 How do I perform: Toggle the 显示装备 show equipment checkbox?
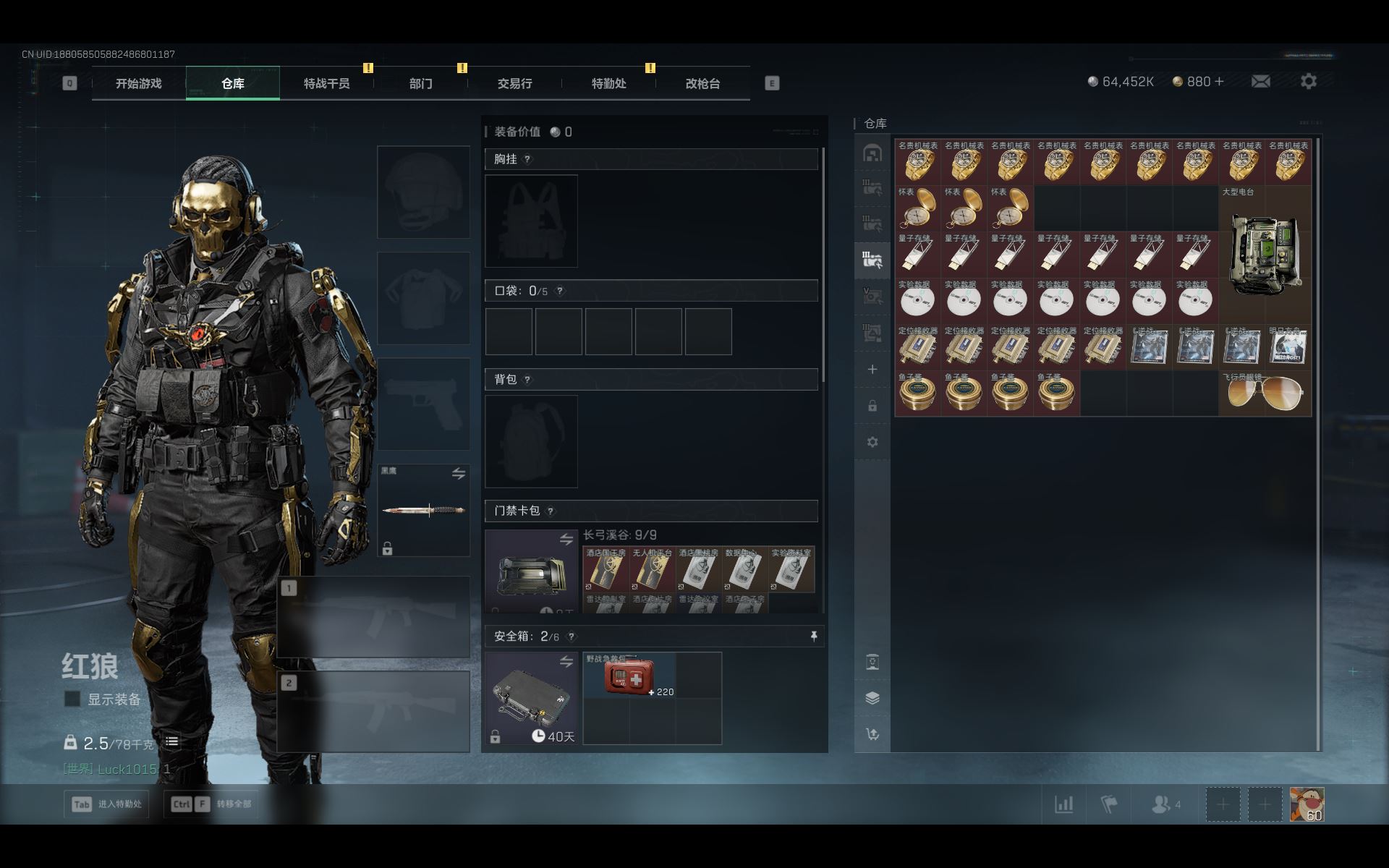pos(72,699)
